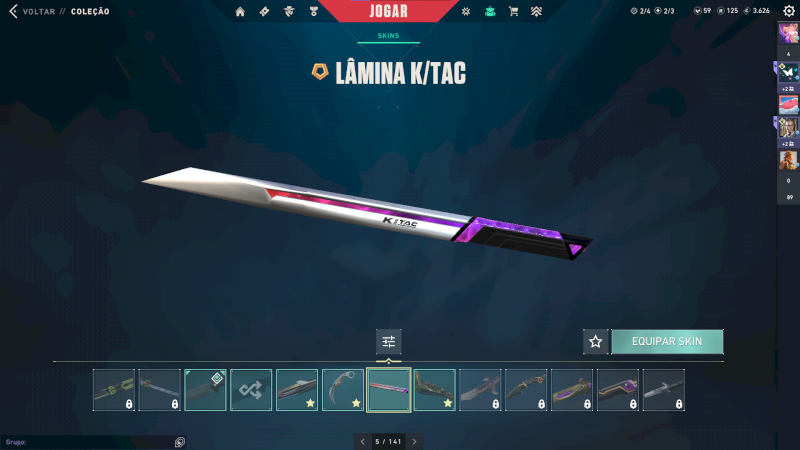The width and height of the screenshot is (800, 450).
Task: Choose the karambit knife skin thumbnail
Action: [x=343, y=390]
